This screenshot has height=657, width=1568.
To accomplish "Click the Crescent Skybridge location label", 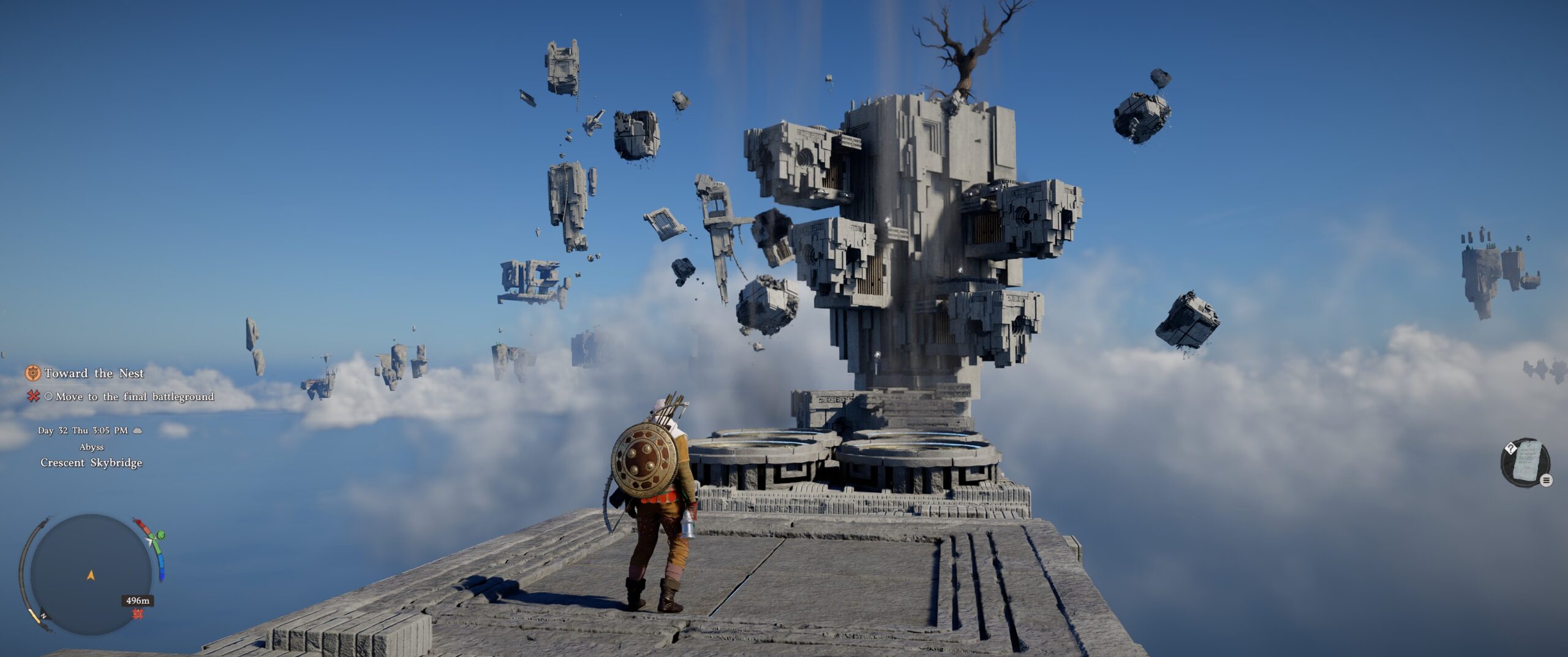I will coord(91,463).
